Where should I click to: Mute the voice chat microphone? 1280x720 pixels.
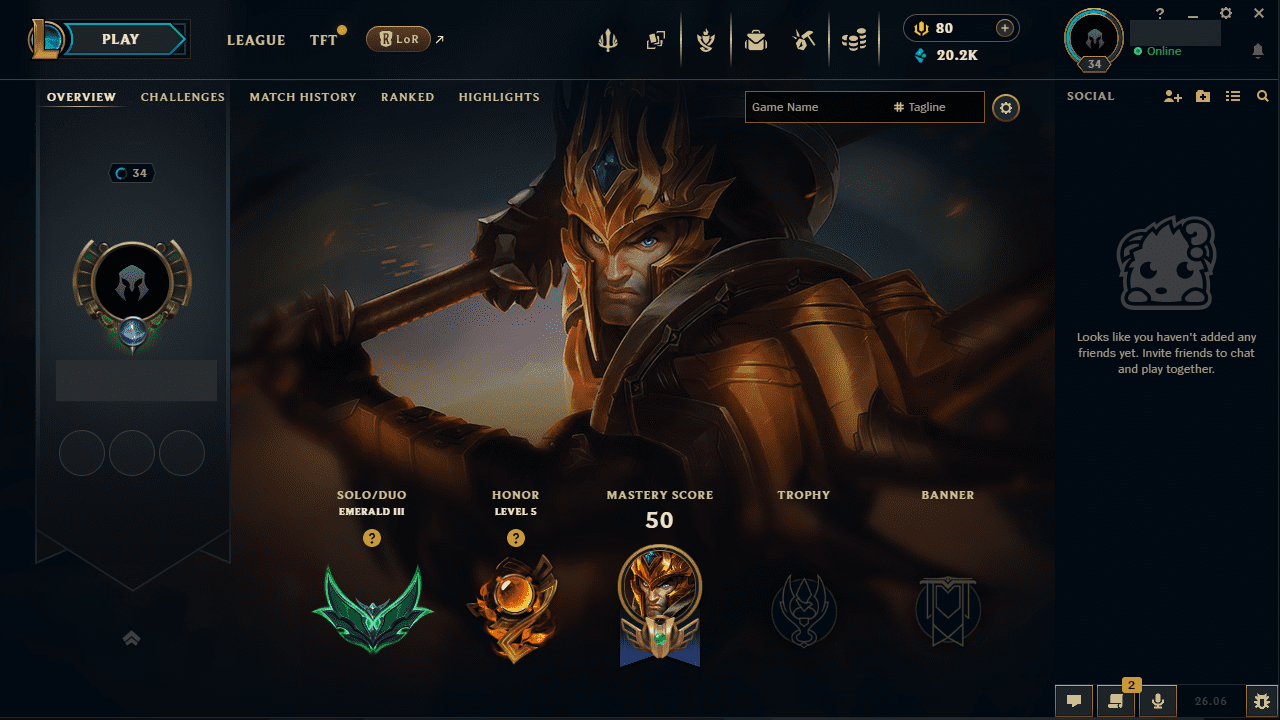point(1157,700)
